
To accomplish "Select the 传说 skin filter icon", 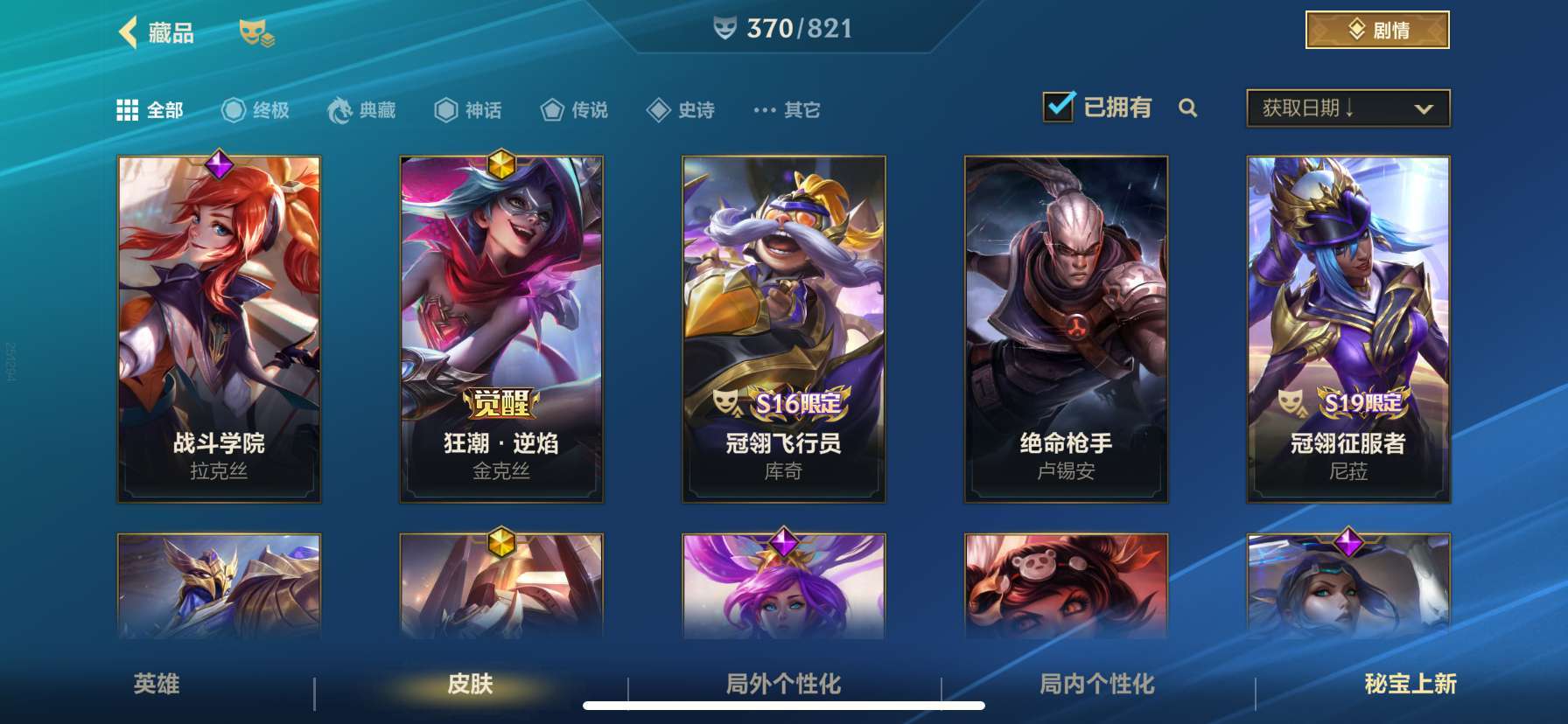I will (x=552, y=110).
